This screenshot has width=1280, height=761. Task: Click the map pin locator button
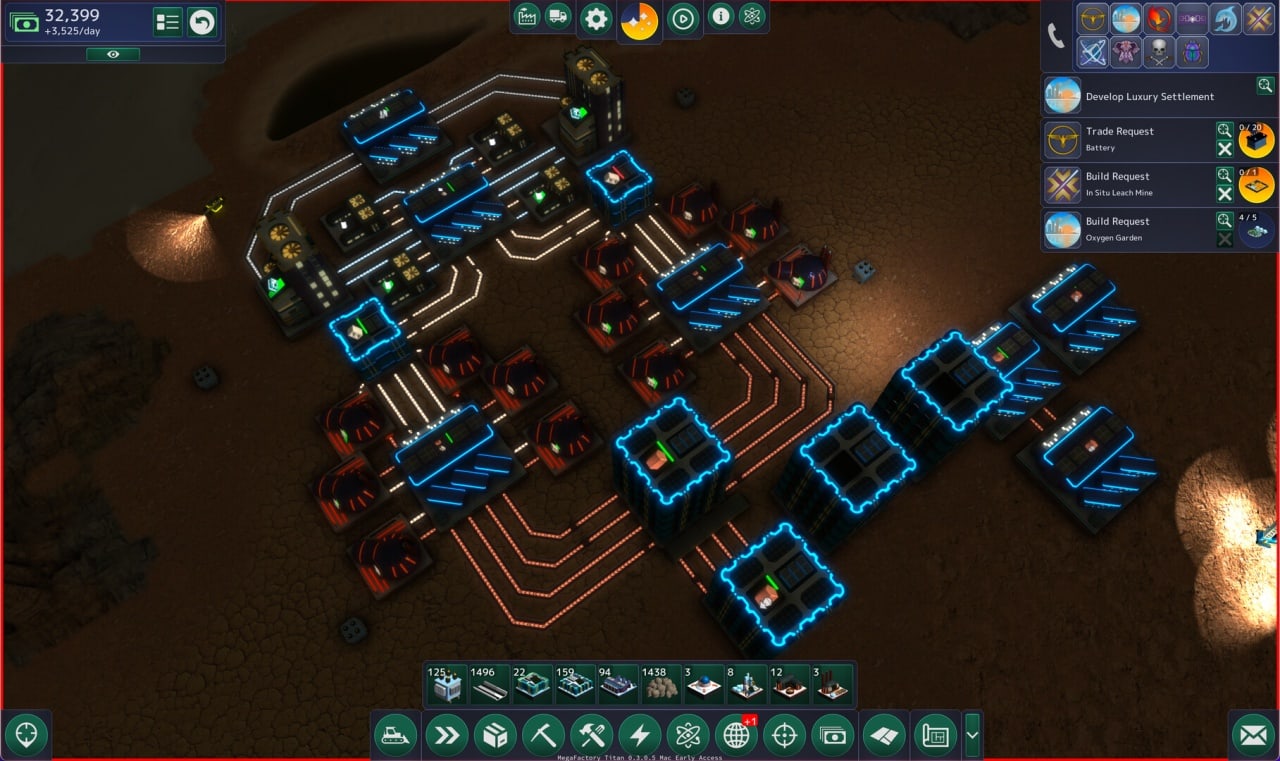(27, 735)
